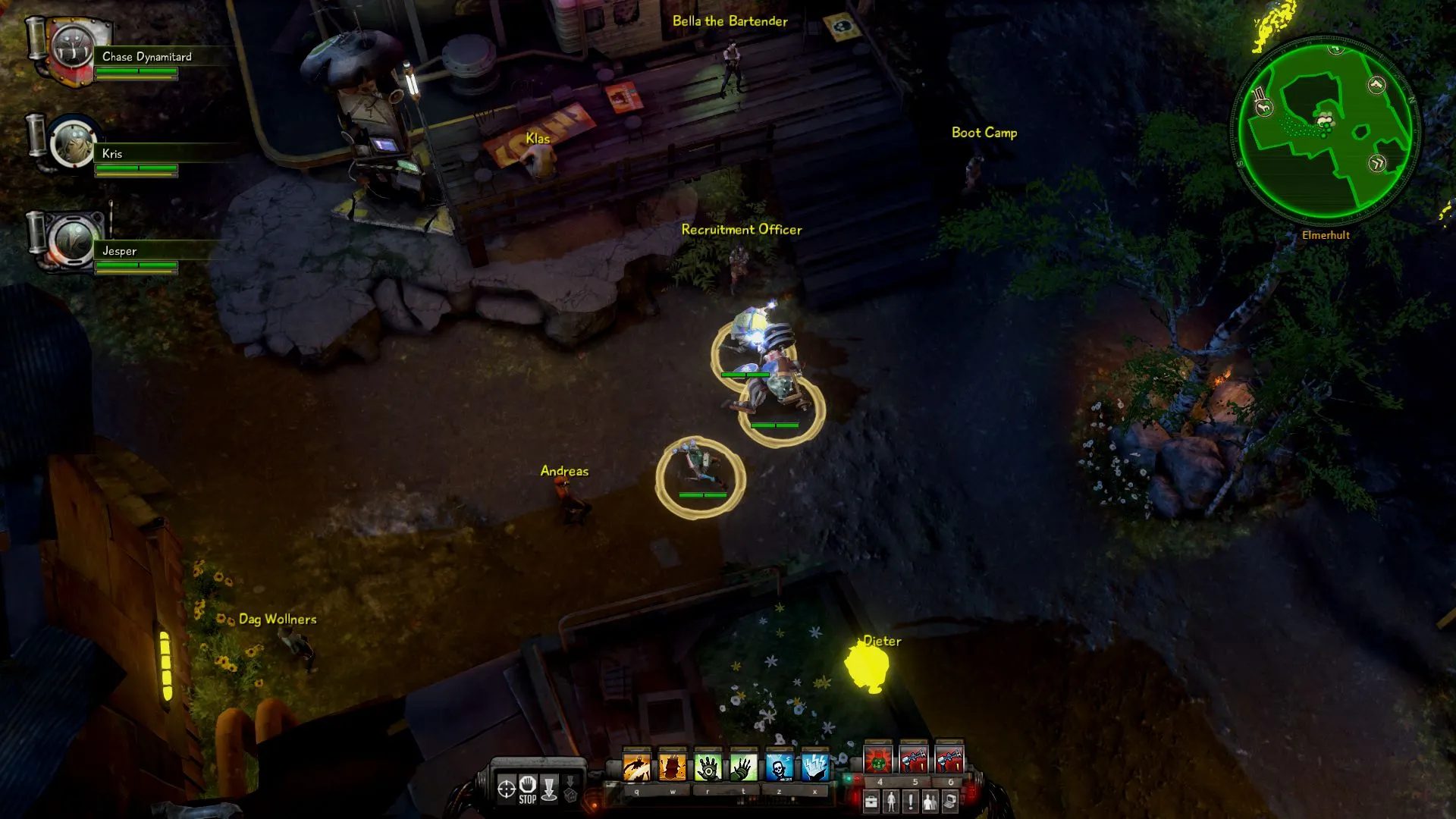Select the green grenade item slot
Viewport: 1456px width, 819px height.
pos(878,759)
